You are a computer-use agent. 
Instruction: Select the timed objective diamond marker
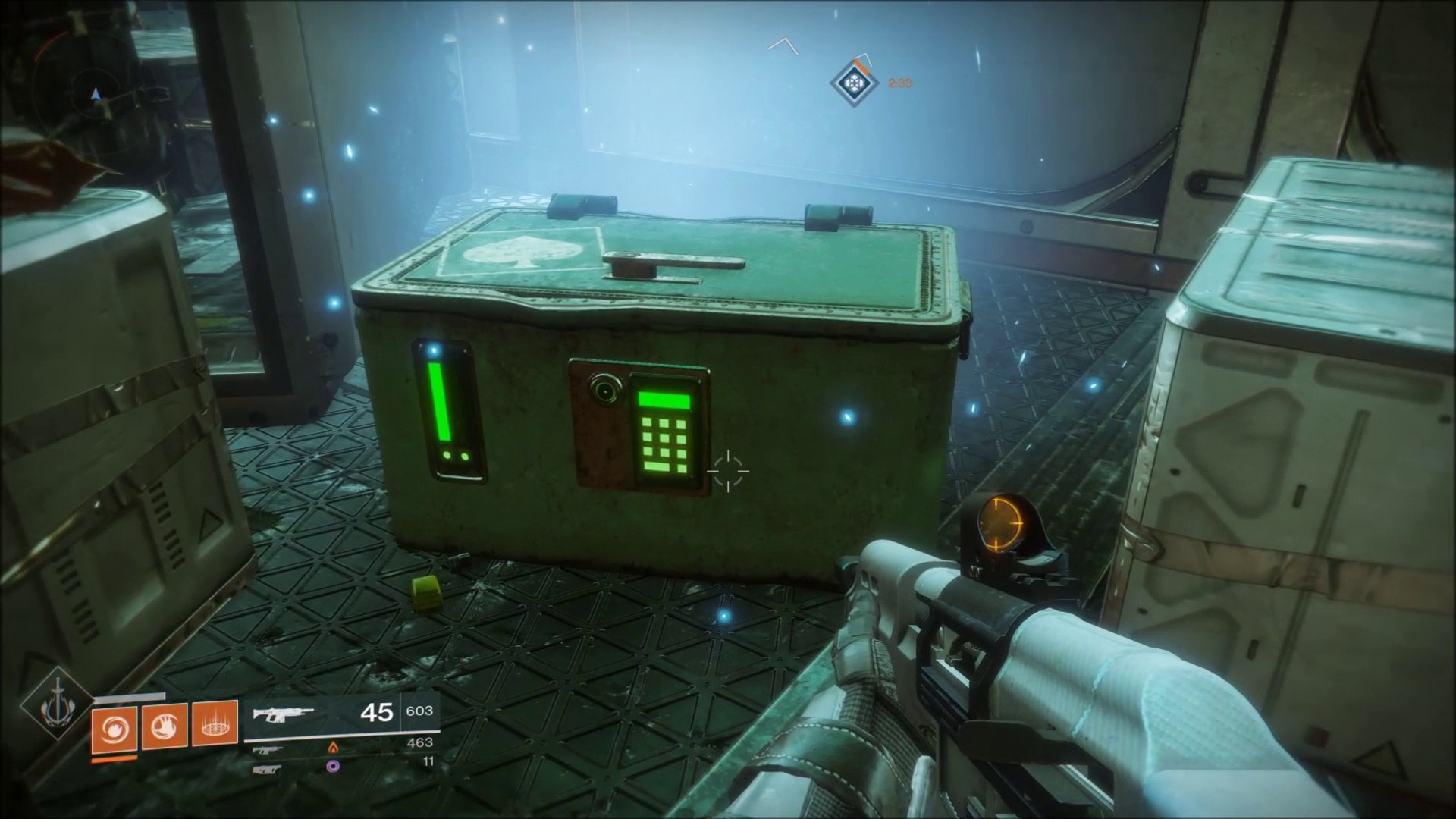854,83
